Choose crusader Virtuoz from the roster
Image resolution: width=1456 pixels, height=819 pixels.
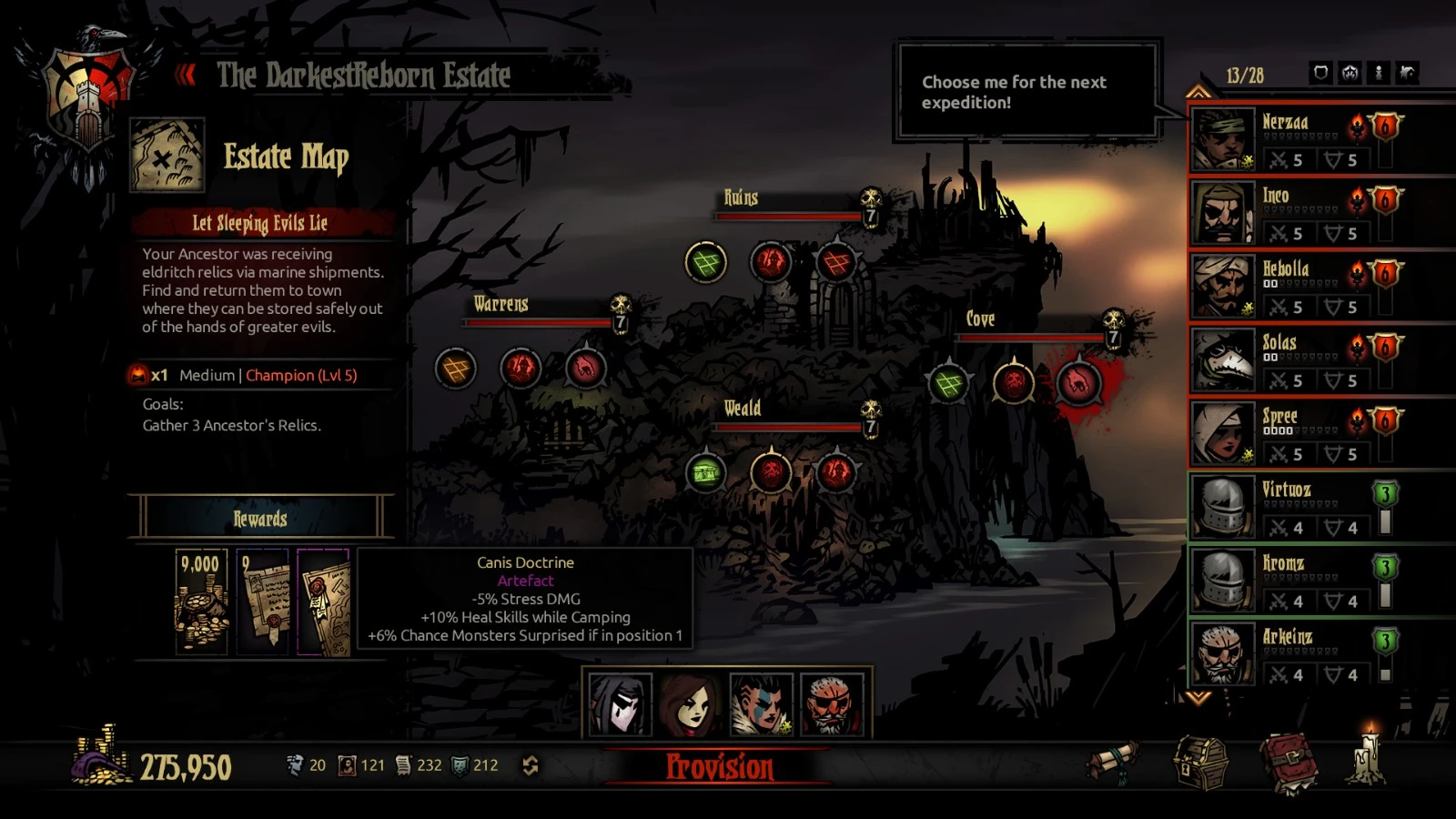click(1223, 507)
